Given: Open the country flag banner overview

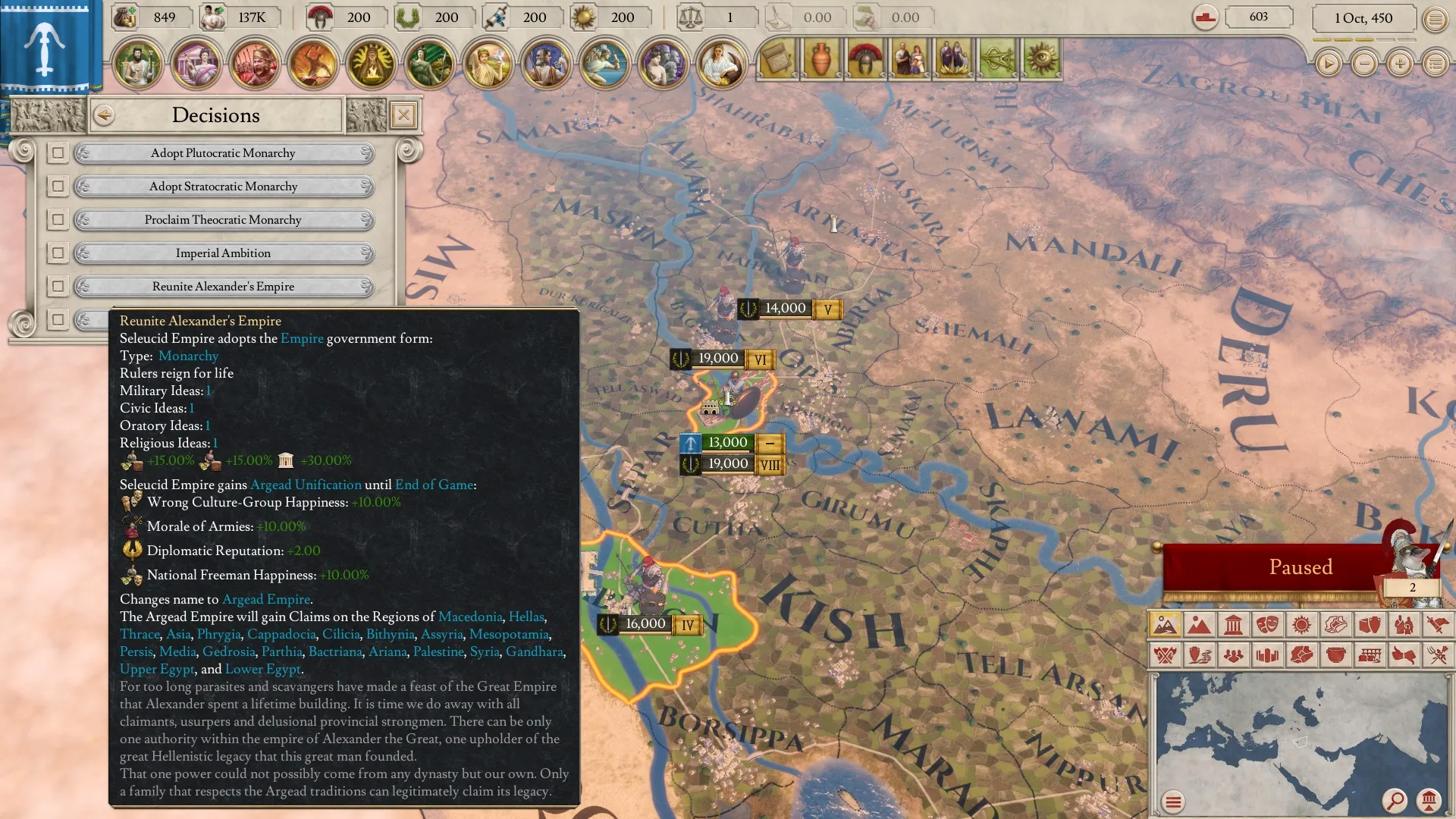Looking at the screenshot, I should [x=45, y=45].
